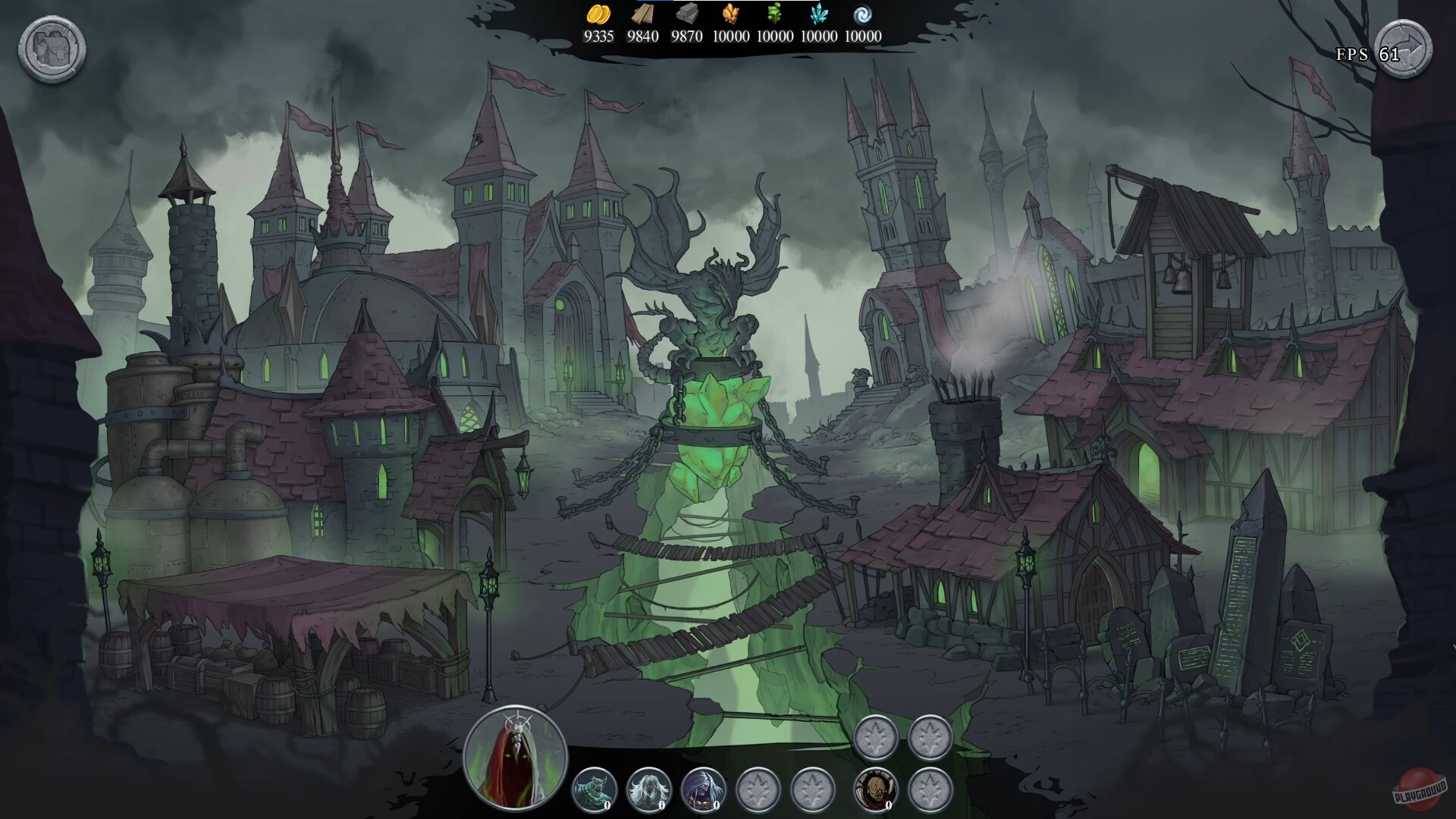Select the purple unit with skull armor
Image resolution: width=1456 pixels, height=819 pixels.
point(703,789)
